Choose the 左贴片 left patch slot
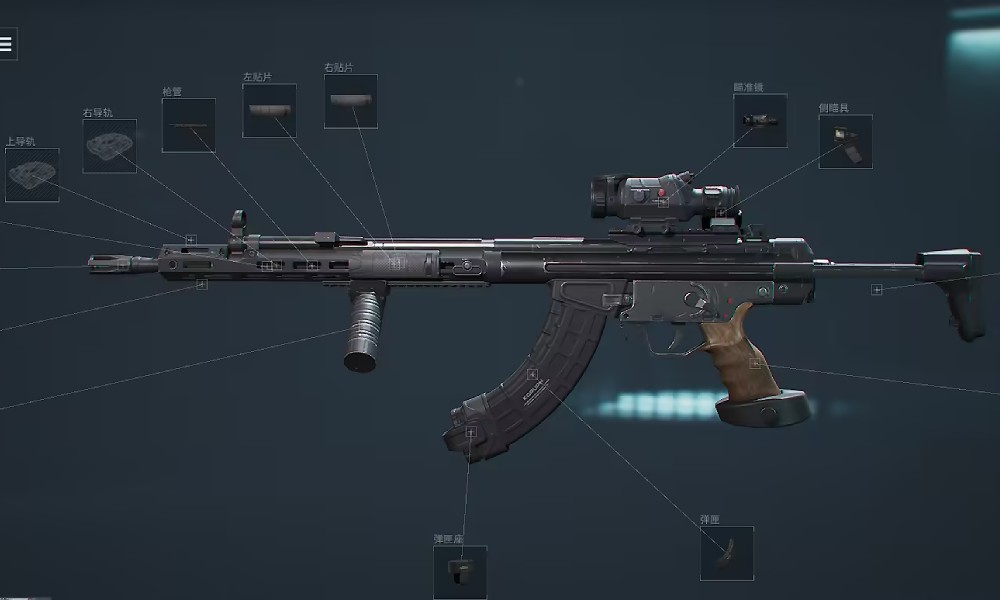The width and height of the screenshot is (1000, 600). click(269, 110)
